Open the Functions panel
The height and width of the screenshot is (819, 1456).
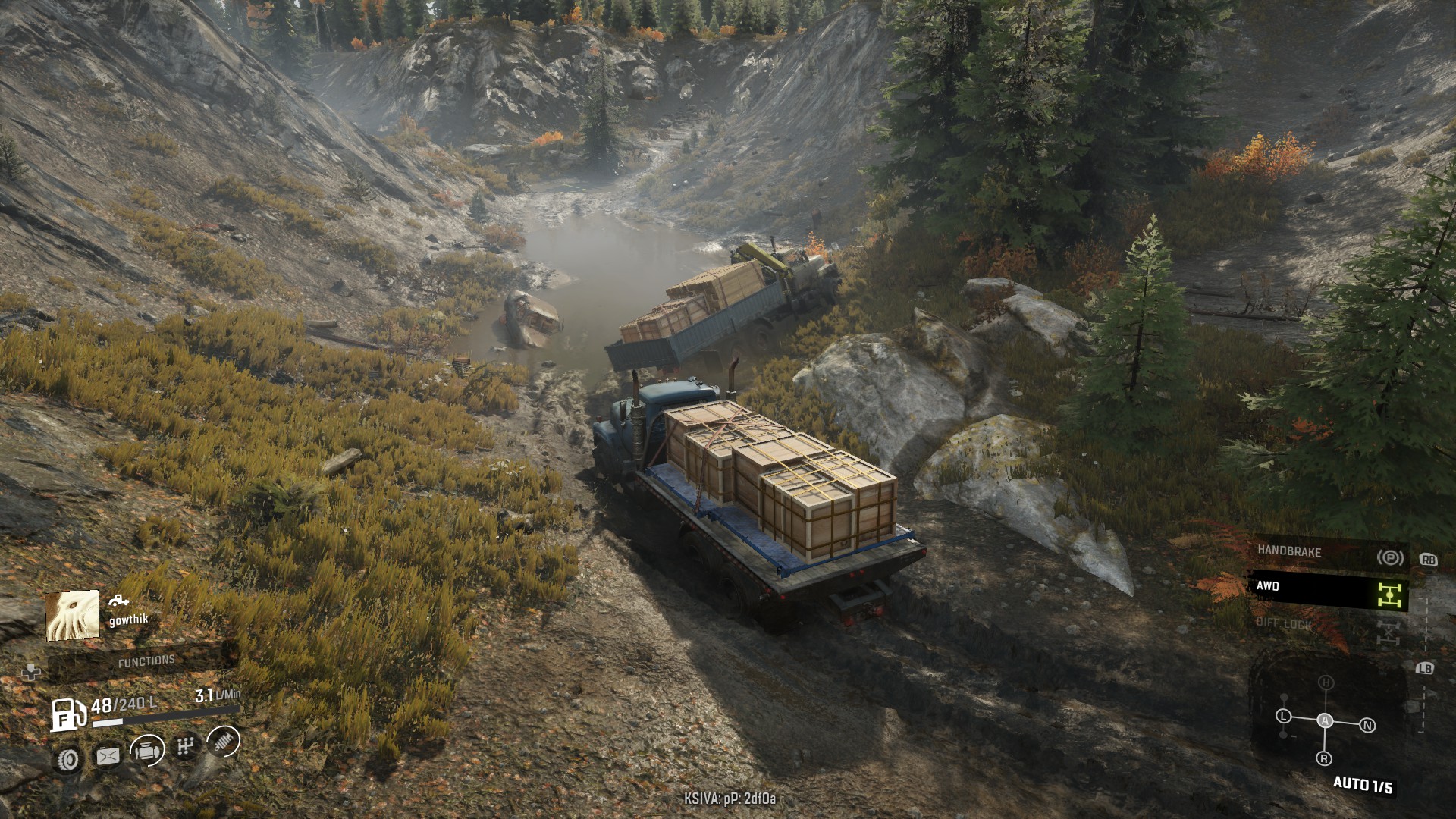coord(146,661)
